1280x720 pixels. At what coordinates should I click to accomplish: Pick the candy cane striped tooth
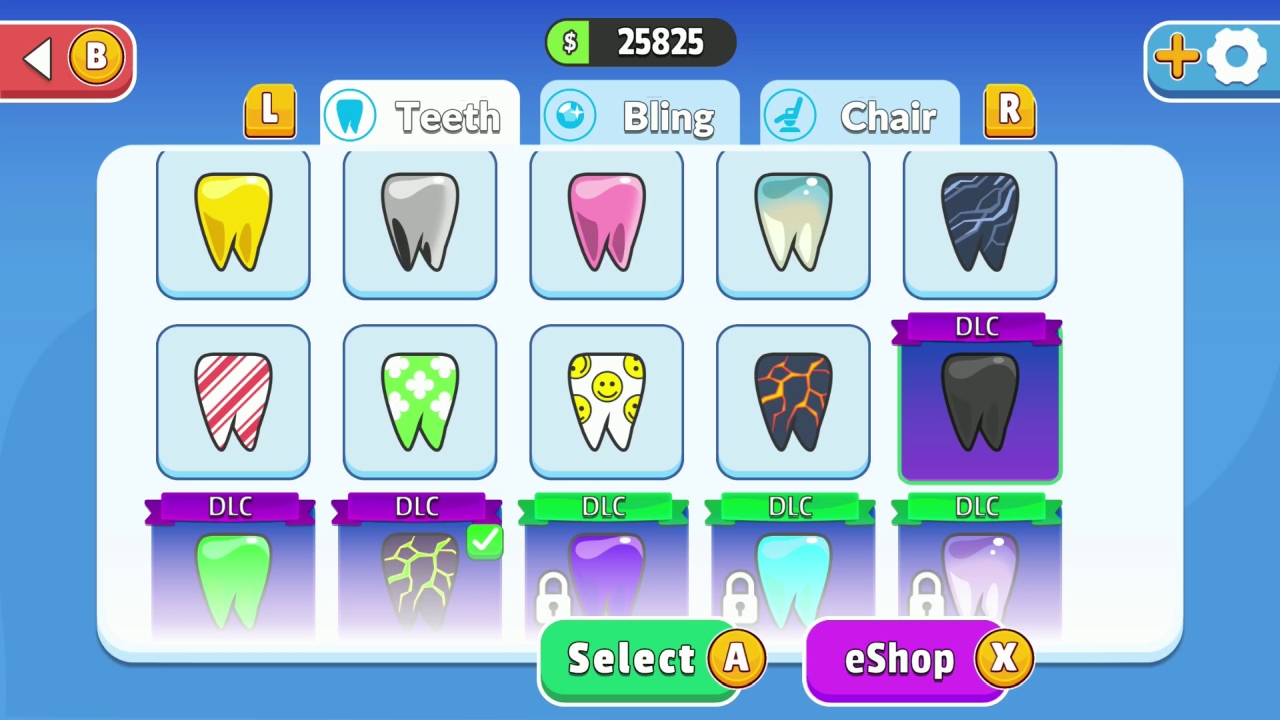tap(232, 399)
